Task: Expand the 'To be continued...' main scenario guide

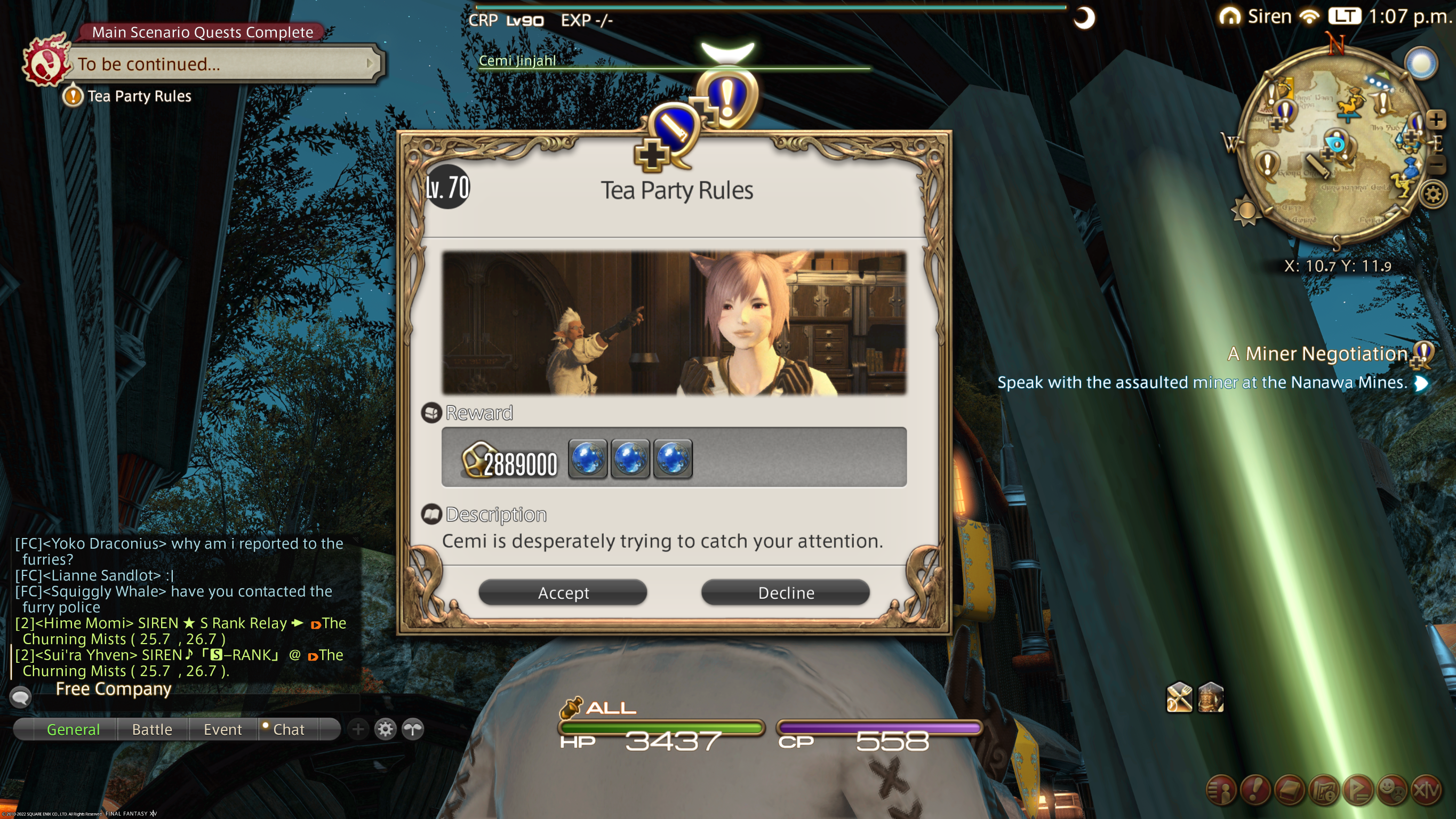Action: [x=370, y=63]
